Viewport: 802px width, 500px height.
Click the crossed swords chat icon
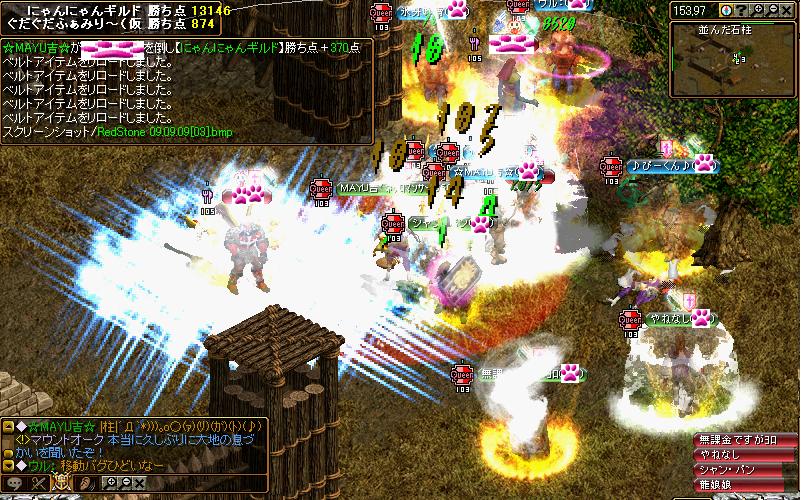(x=38, y=483)
